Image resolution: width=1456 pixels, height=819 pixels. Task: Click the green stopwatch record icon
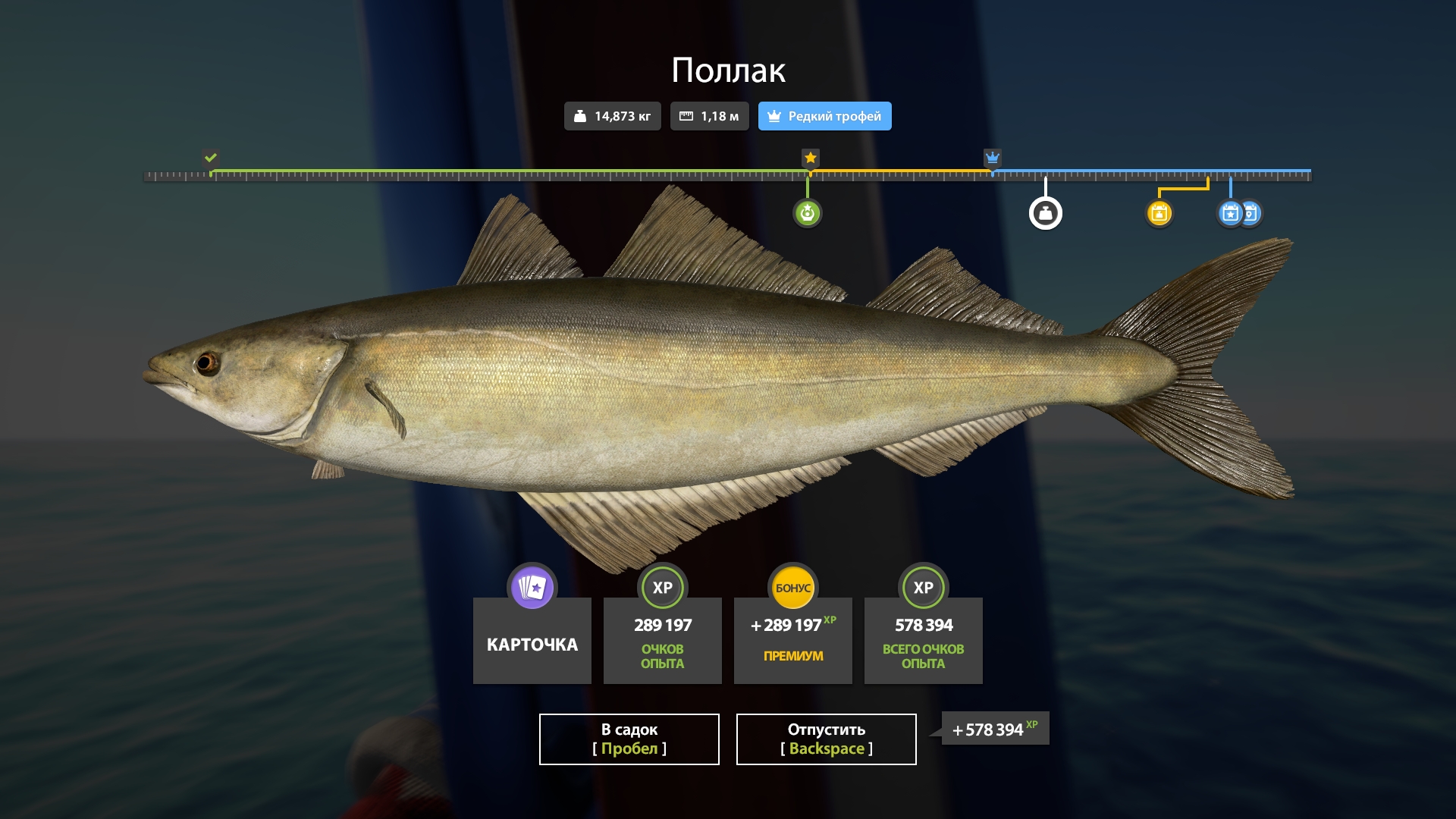pos(808,213)
